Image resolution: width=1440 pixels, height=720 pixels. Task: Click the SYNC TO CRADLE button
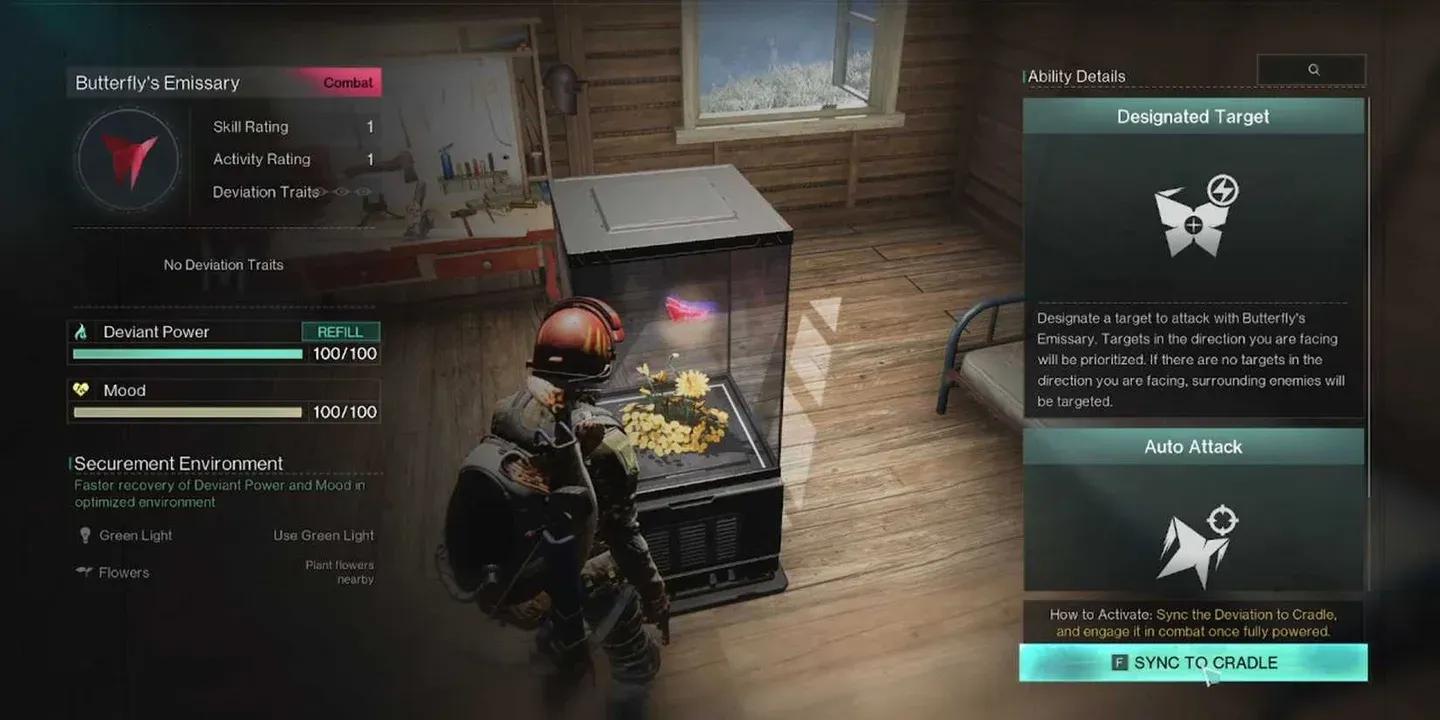[x=1193, y=663]
